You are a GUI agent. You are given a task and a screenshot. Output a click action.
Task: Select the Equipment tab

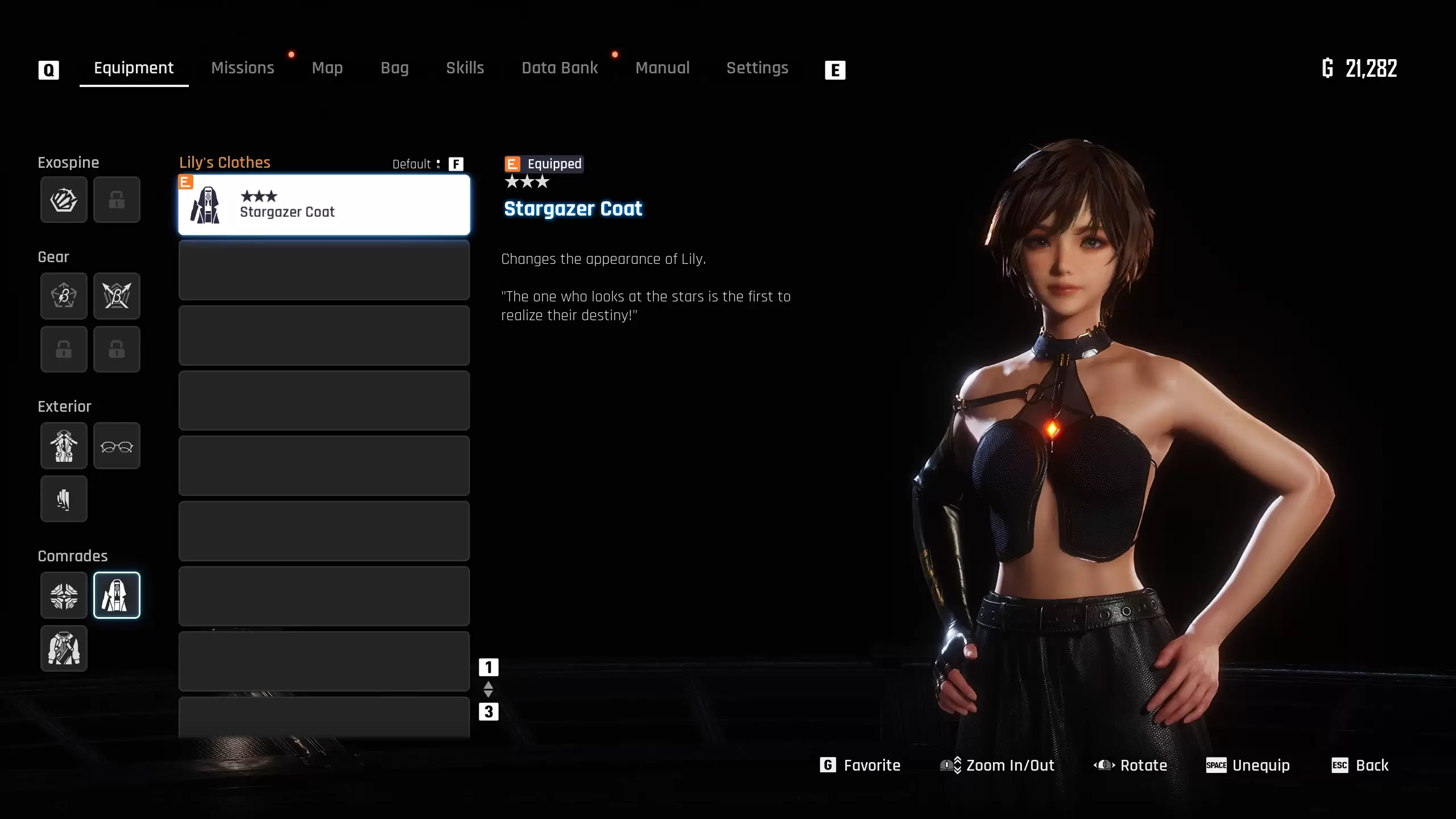tap(134, 68)
